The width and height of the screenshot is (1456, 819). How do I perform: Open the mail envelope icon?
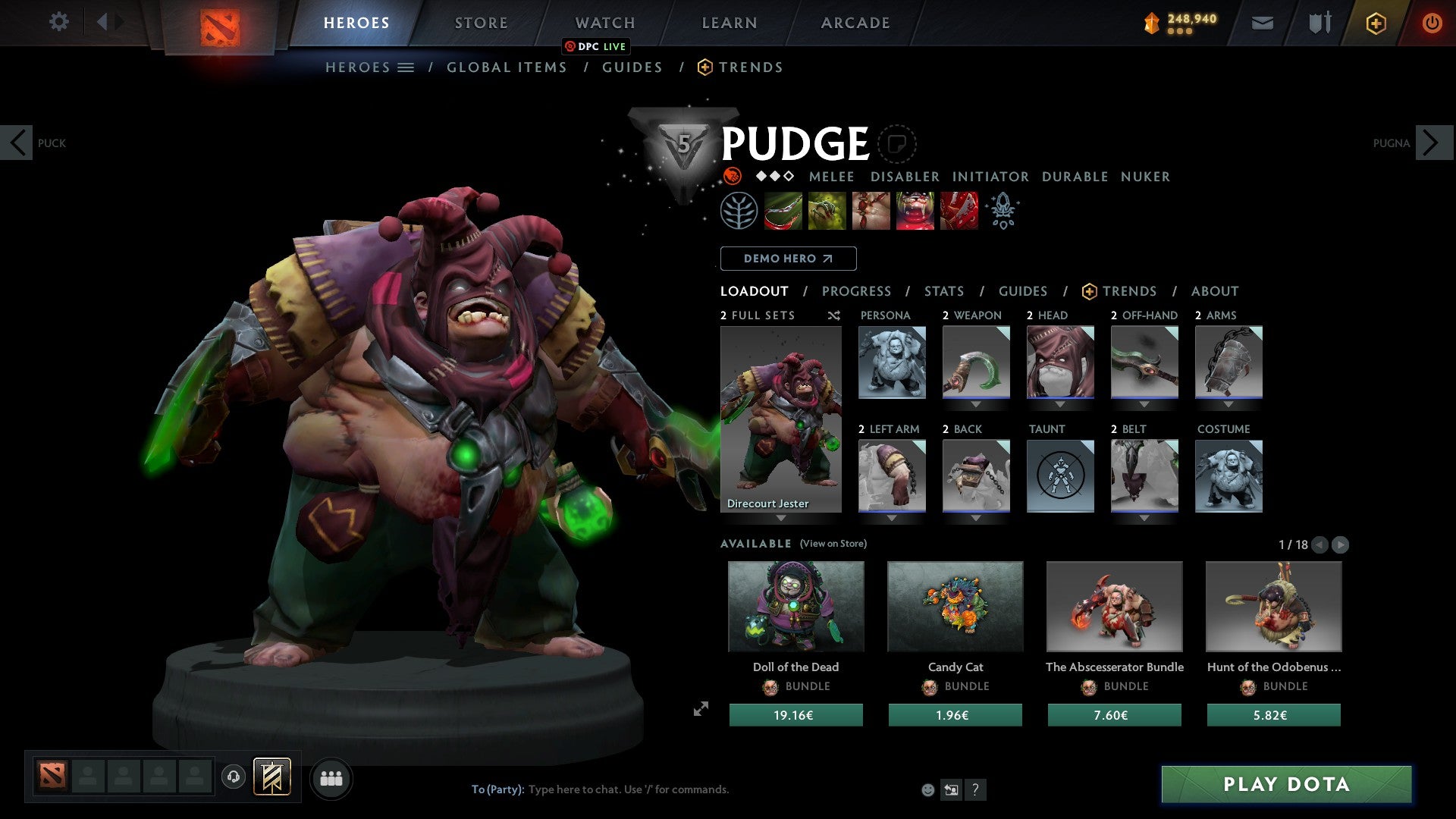click(x=1262, y=23)
